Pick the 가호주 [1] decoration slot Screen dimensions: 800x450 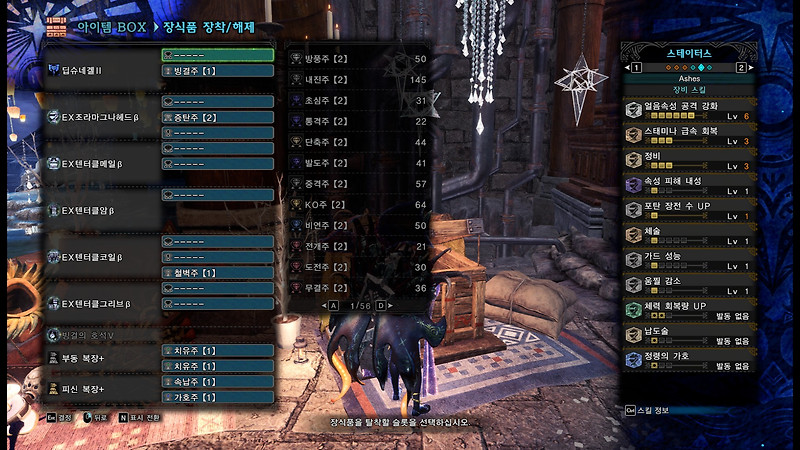[x=217, y=396]
